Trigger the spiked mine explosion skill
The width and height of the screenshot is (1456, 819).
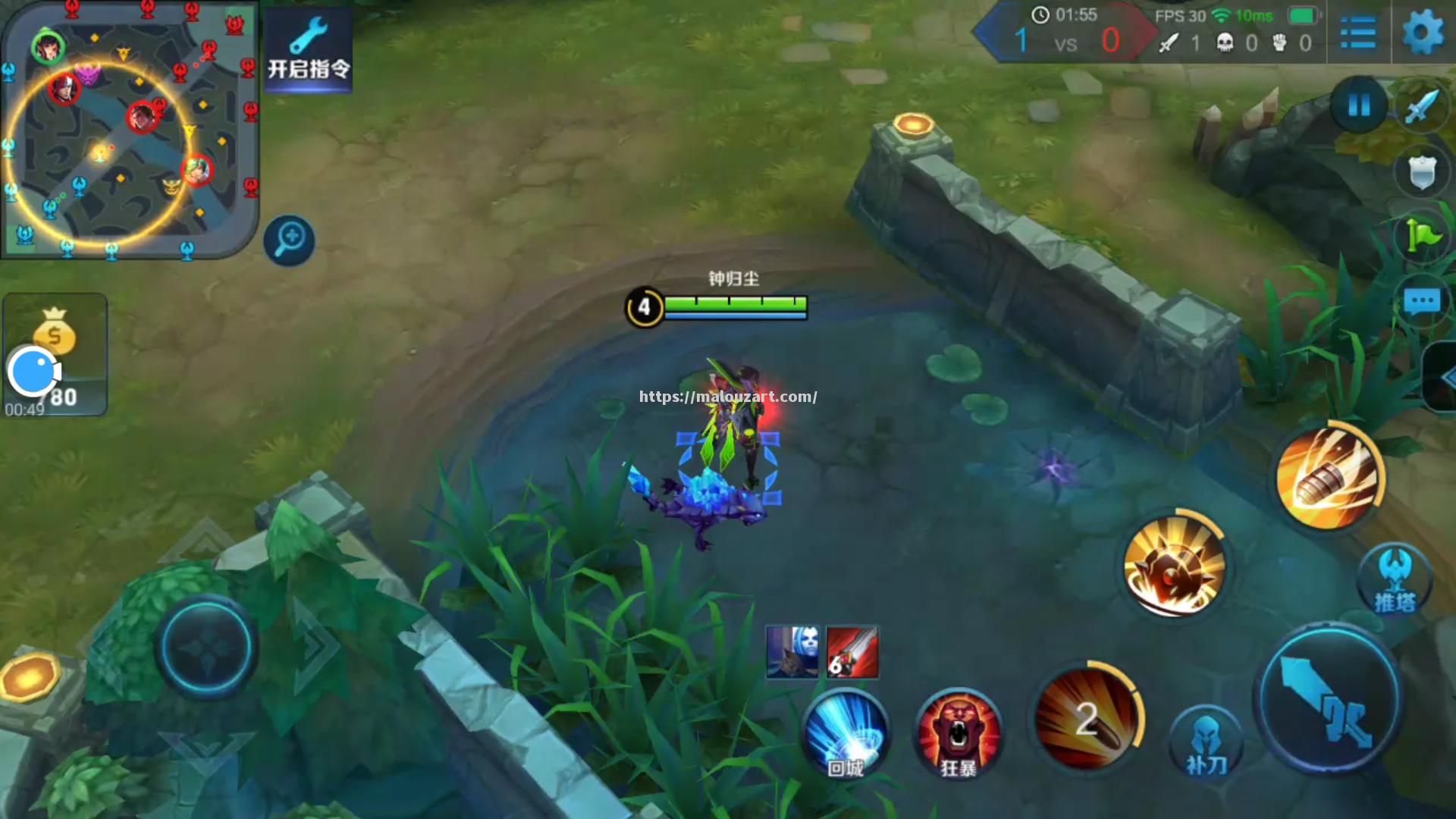click(1174, 566)
